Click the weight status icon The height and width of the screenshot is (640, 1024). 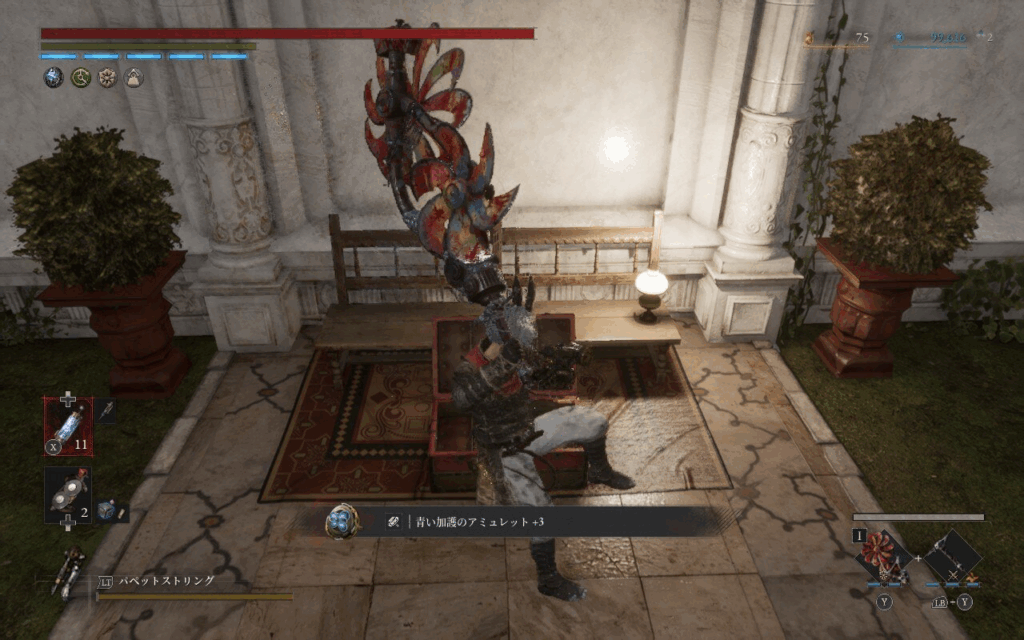point(133,77)
